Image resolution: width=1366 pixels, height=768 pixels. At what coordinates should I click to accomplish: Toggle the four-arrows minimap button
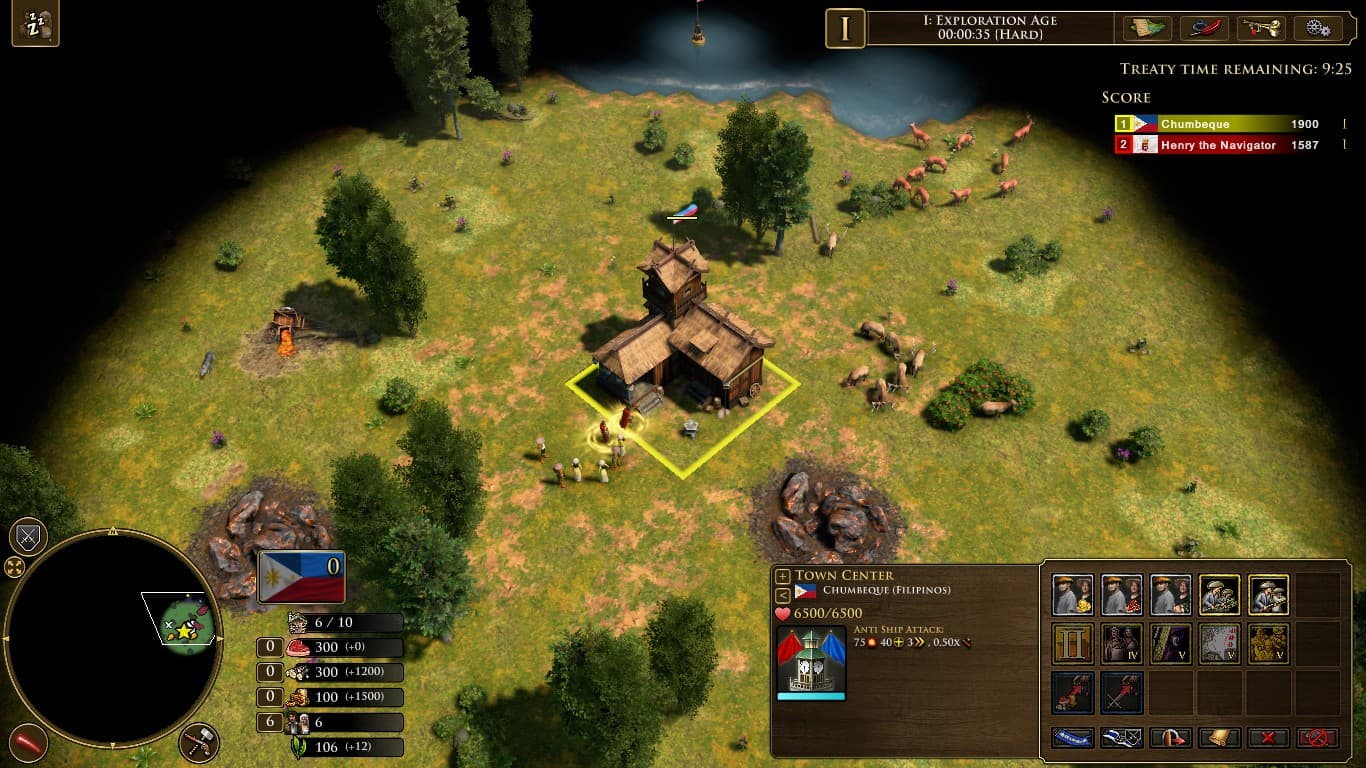tap(15, 568)
